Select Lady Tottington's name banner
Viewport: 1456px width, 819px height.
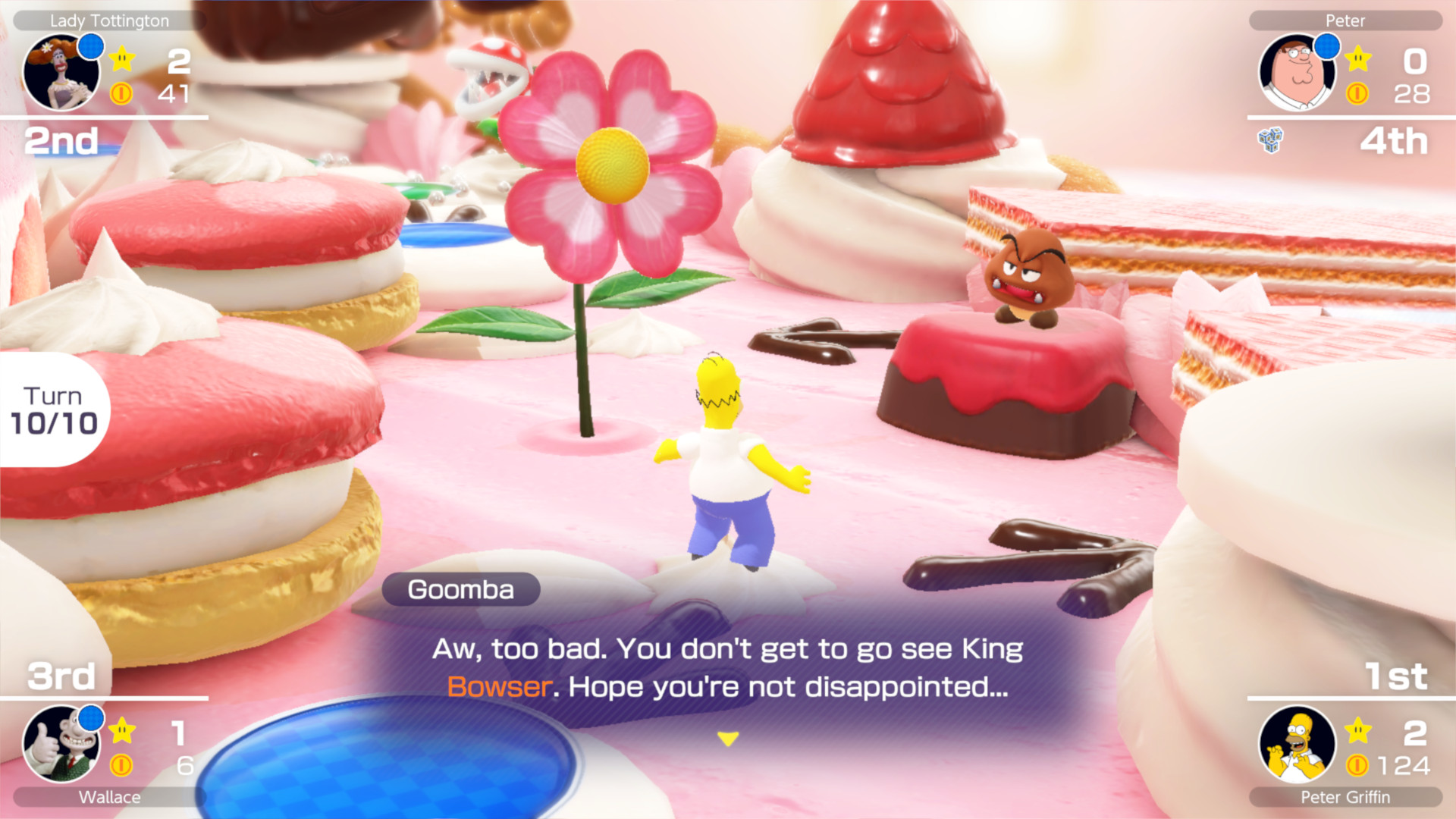pyautogui.click(x=110, y=20)
